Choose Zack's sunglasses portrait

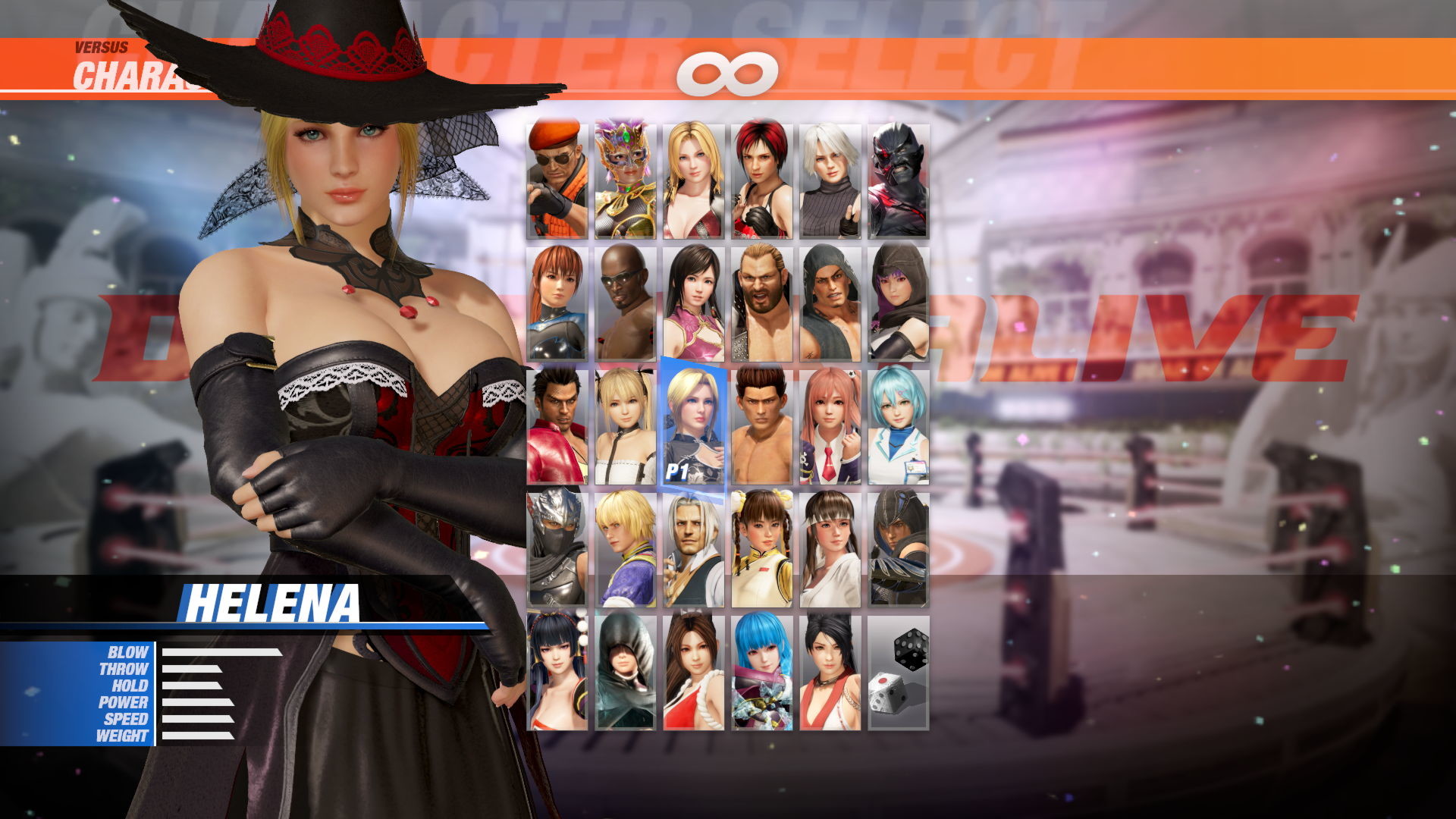coord(626,303)
